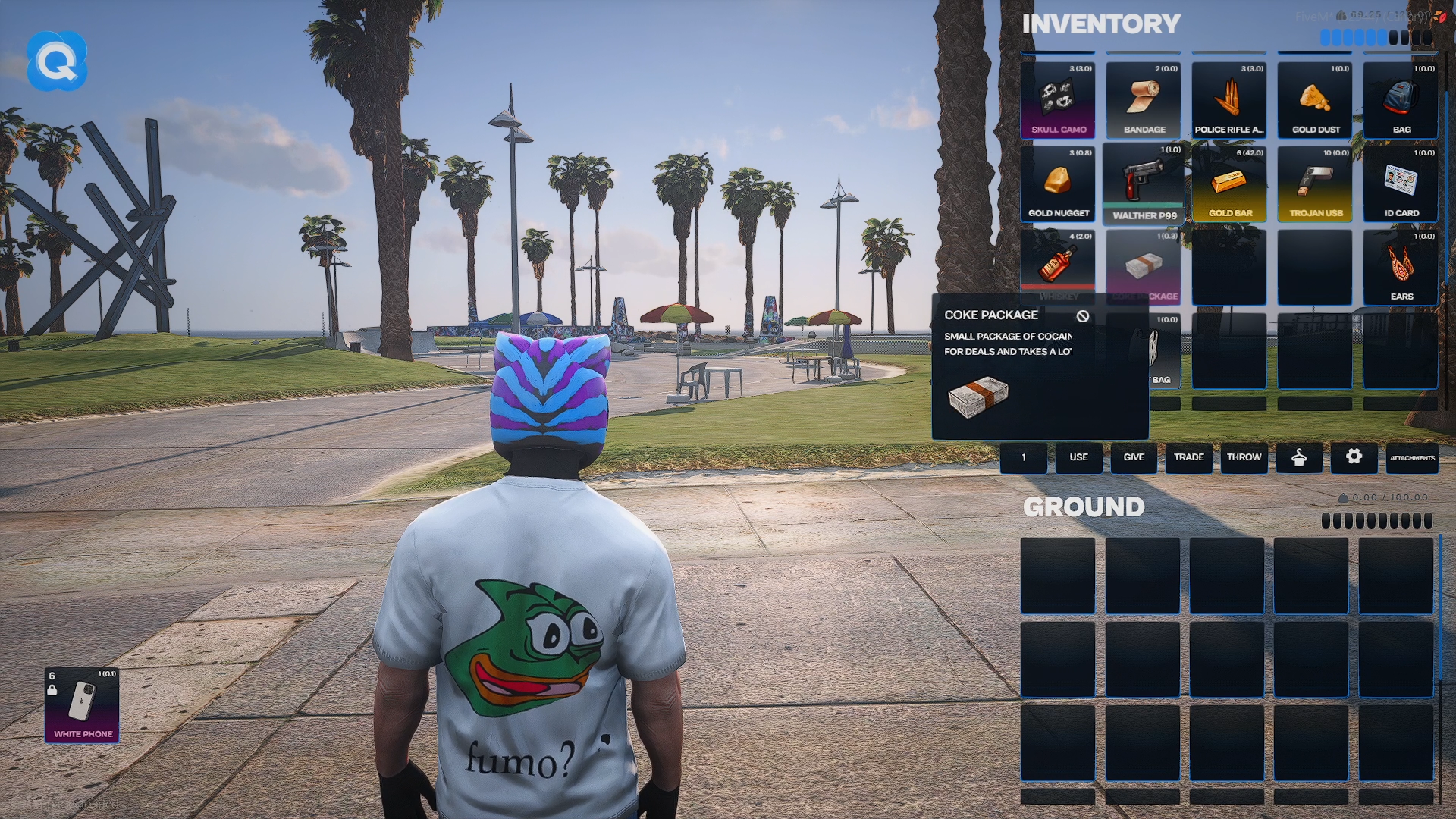The image size is (1456, 819).
Task: Select the Trojan USB item
Action: click(x=1315, y=184)
